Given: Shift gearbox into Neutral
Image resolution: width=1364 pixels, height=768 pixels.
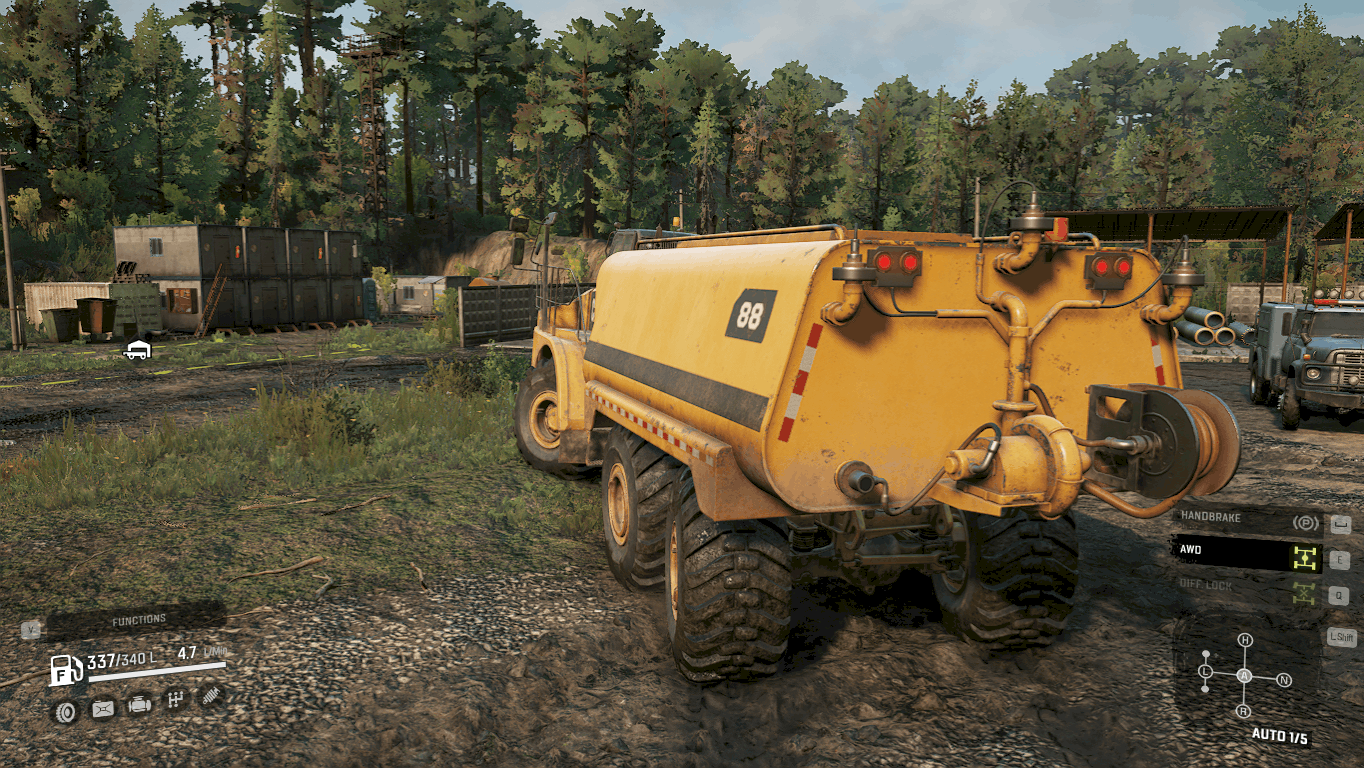Looking at the screenshot, I should click(1283, 680).
